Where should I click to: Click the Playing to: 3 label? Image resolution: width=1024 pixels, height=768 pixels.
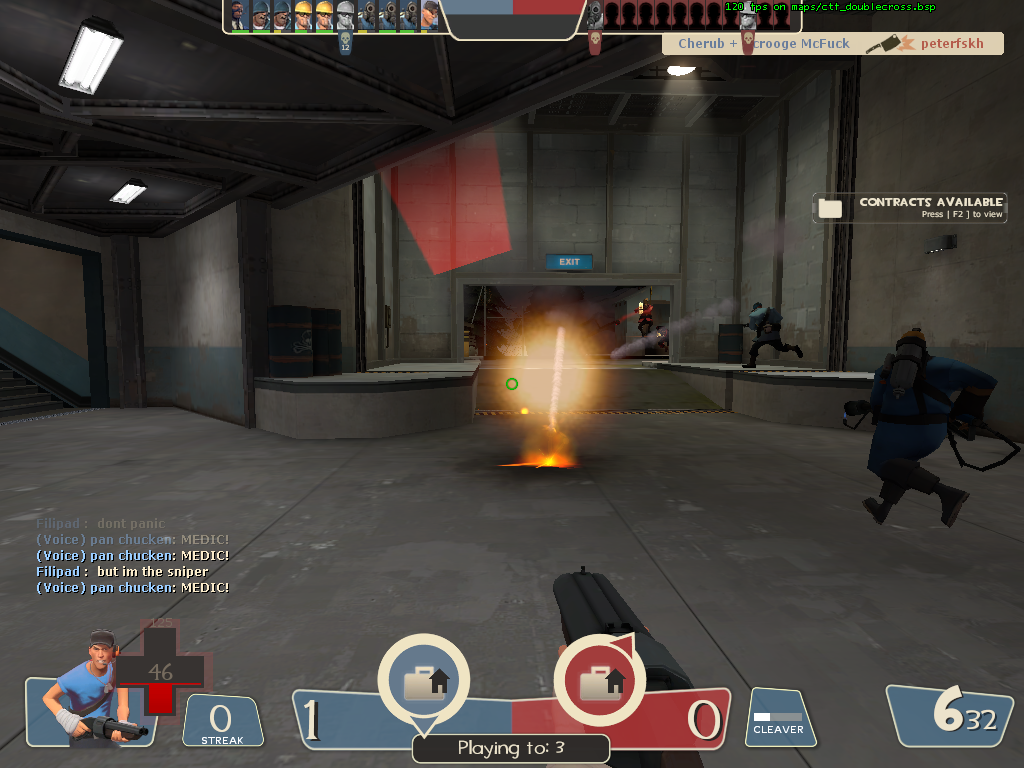(511, 748)
